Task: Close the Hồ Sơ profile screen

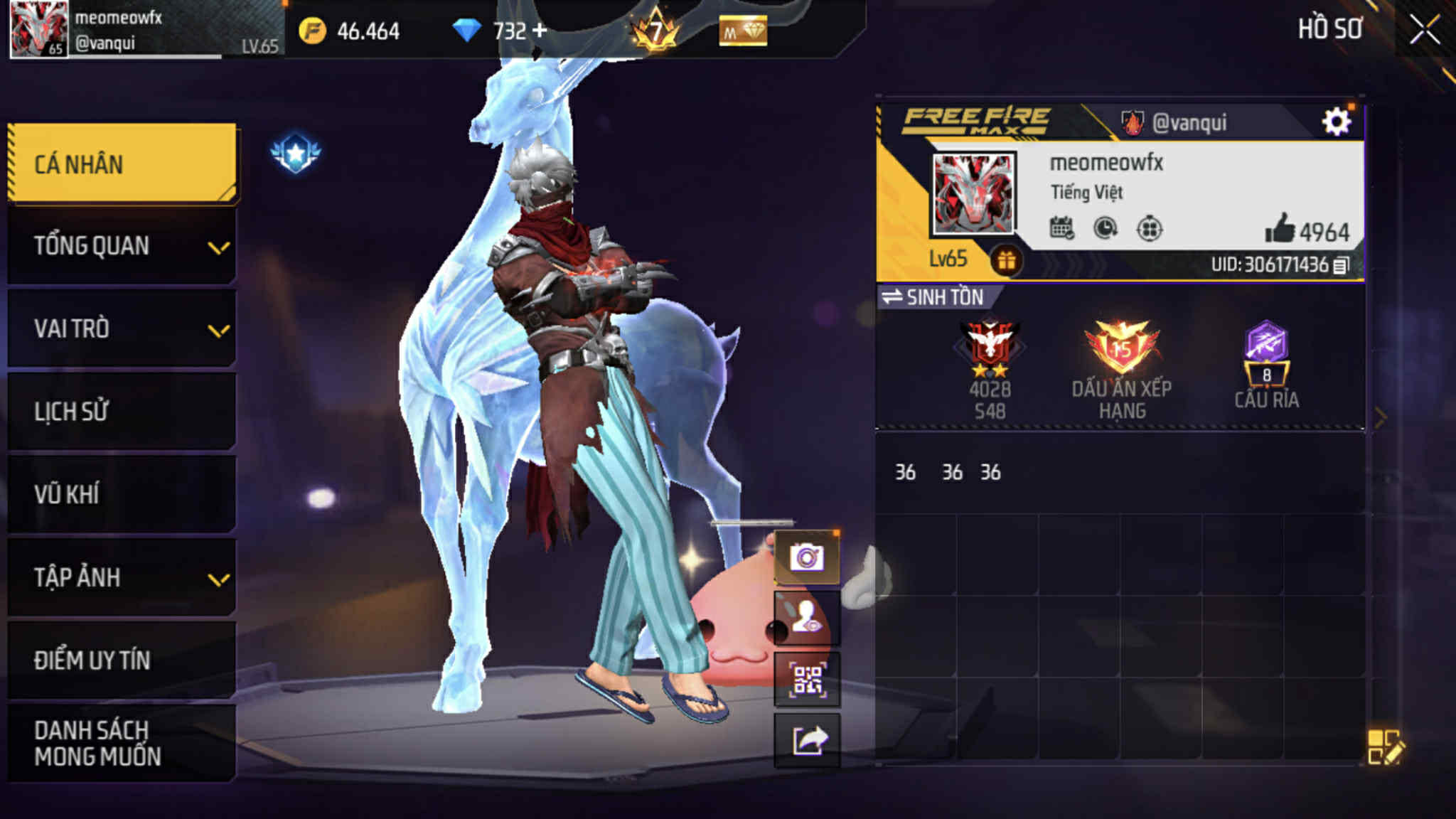Action: click(x=1425, y=30)
